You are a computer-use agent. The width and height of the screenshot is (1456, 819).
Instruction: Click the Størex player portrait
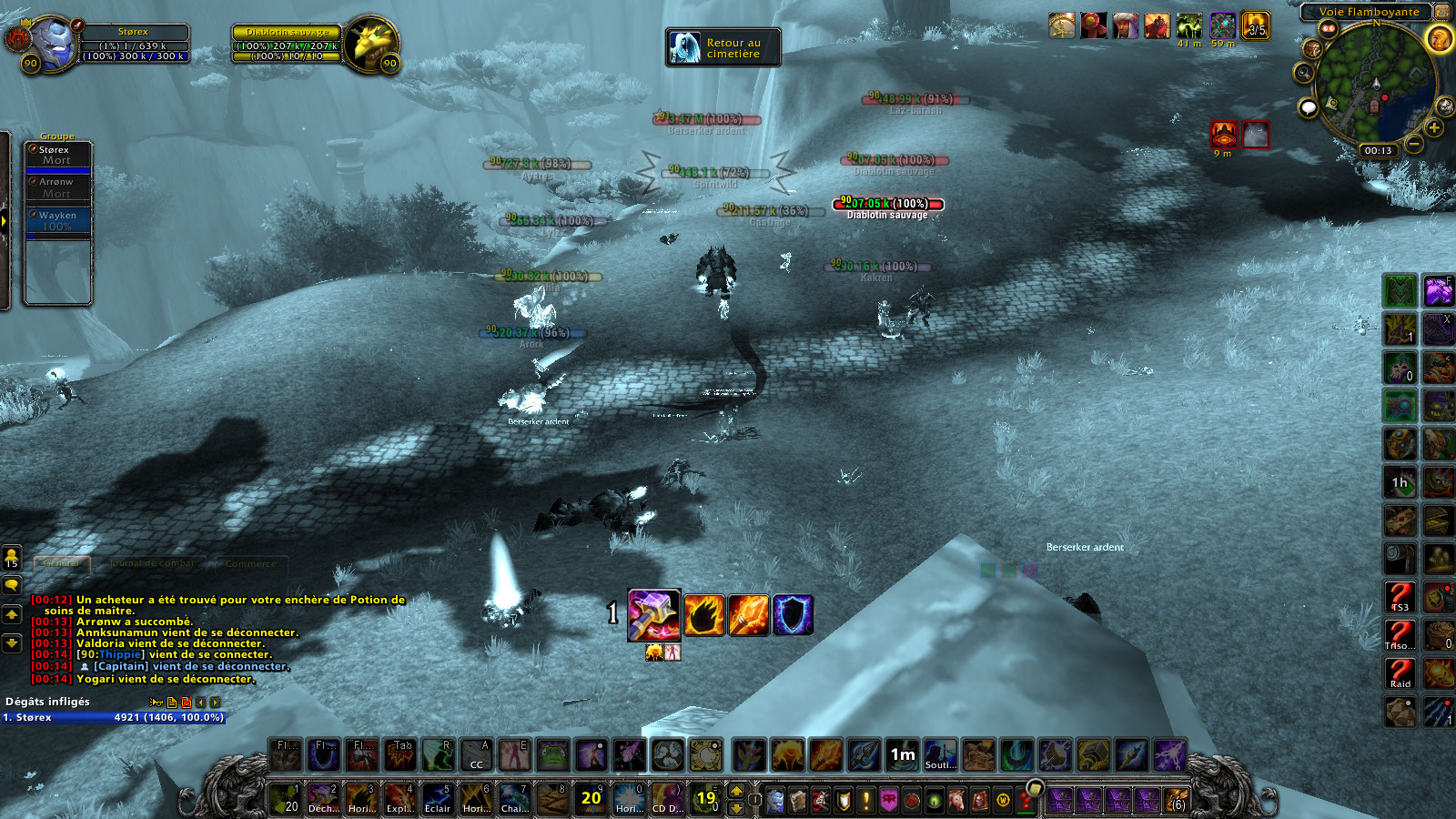click(53, 43)
